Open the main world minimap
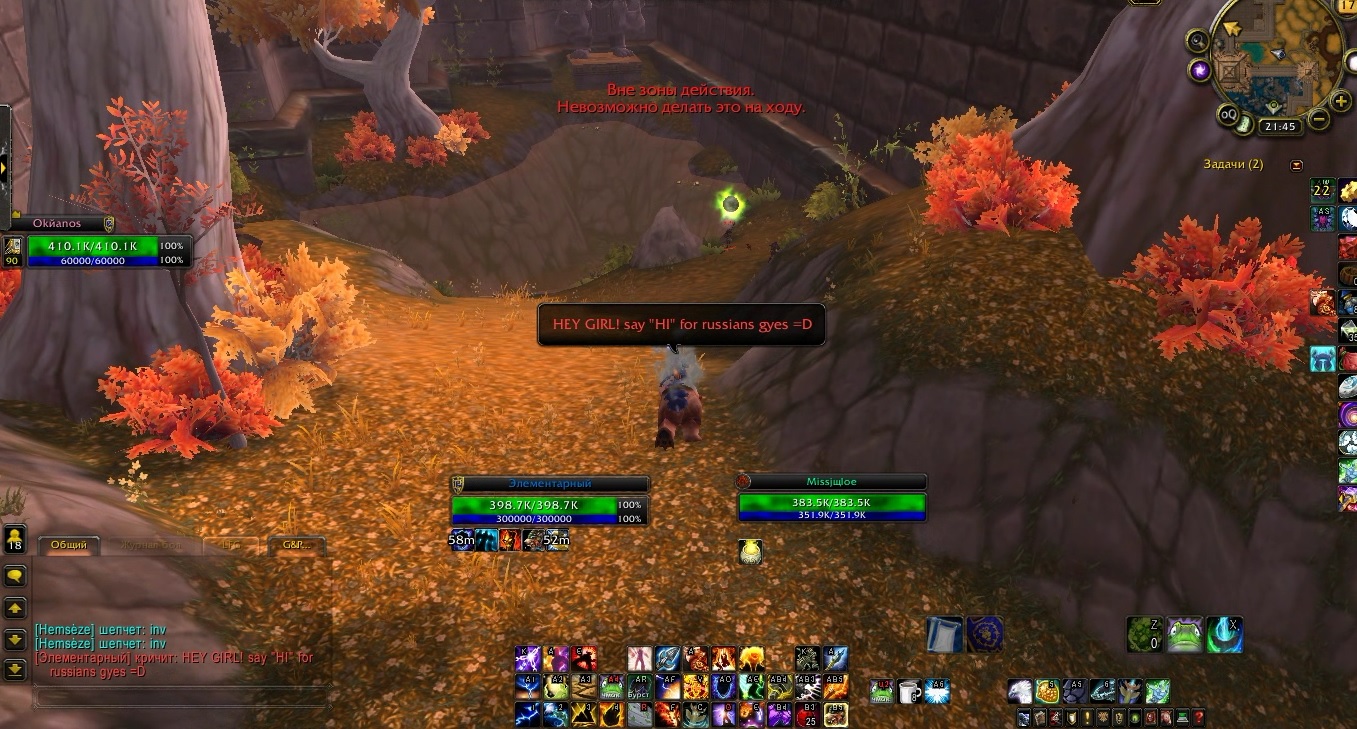 (x=1268, y=60)
